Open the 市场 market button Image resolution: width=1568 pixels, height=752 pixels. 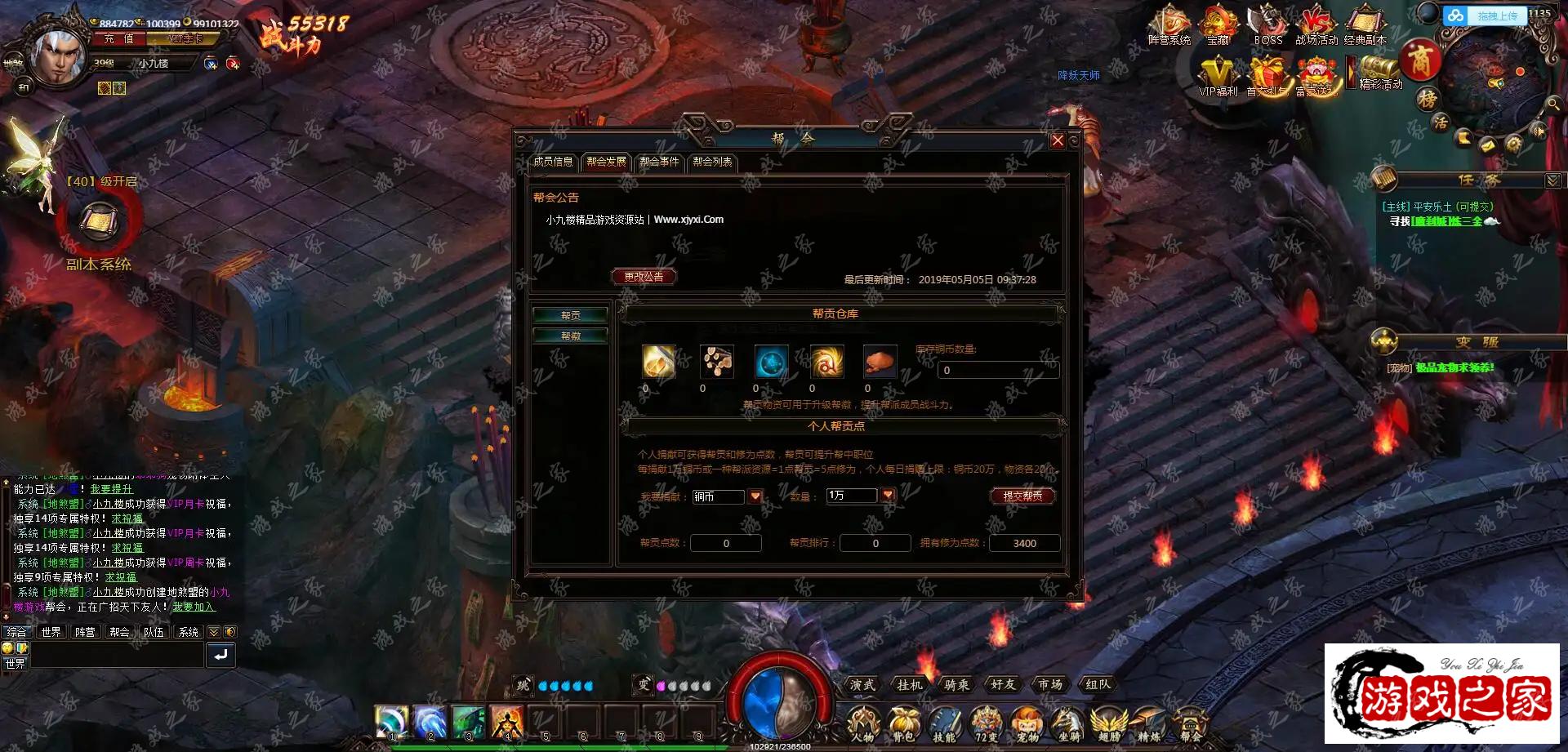[x=1050, y=684]
